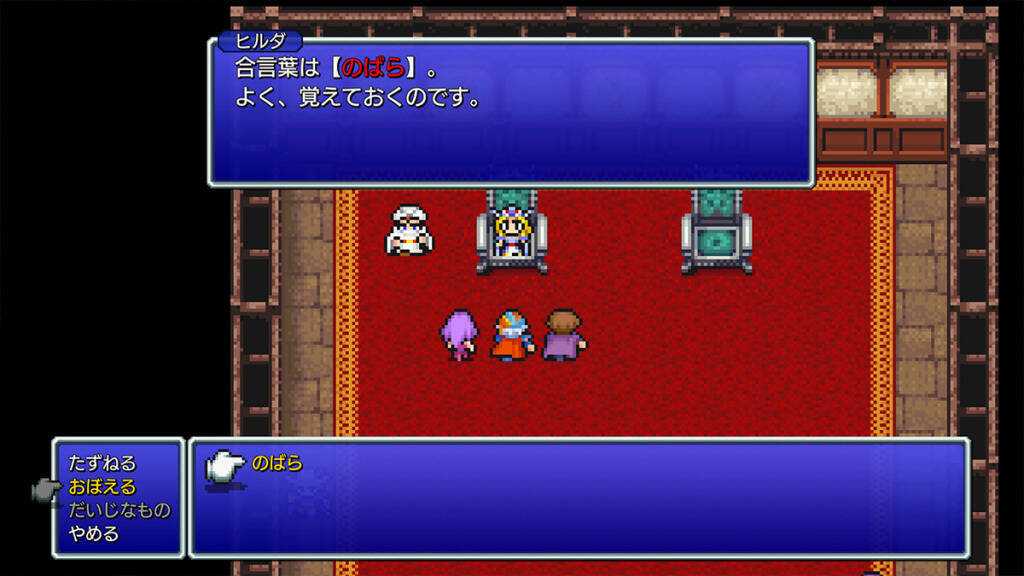The width and height of the screenshot is (1024, 576).
Task: Select the のばら keyword in the word list
Action: (x=278, y=464)
